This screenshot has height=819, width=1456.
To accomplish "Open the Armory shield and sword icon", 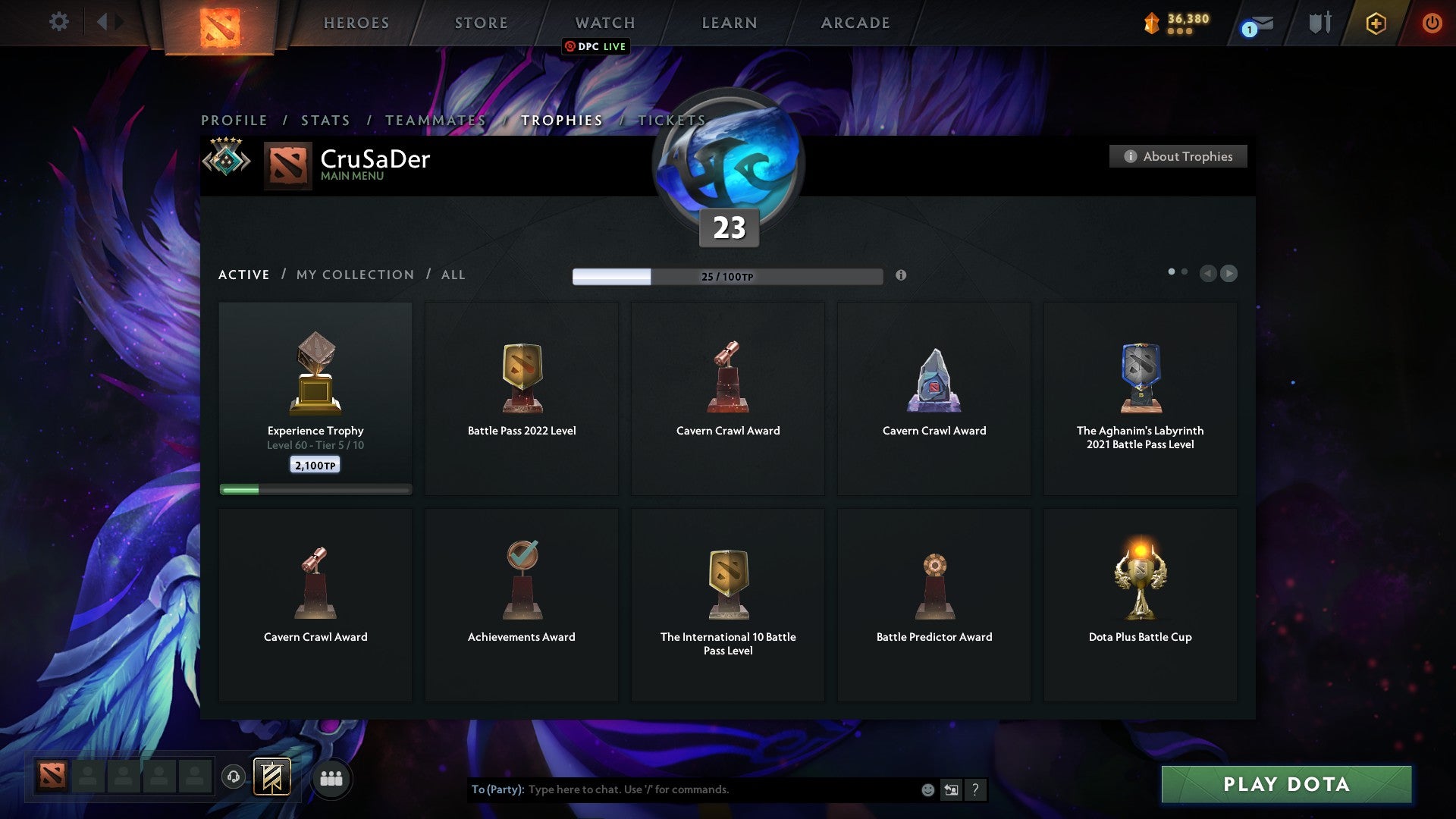I will (1319, 23).
